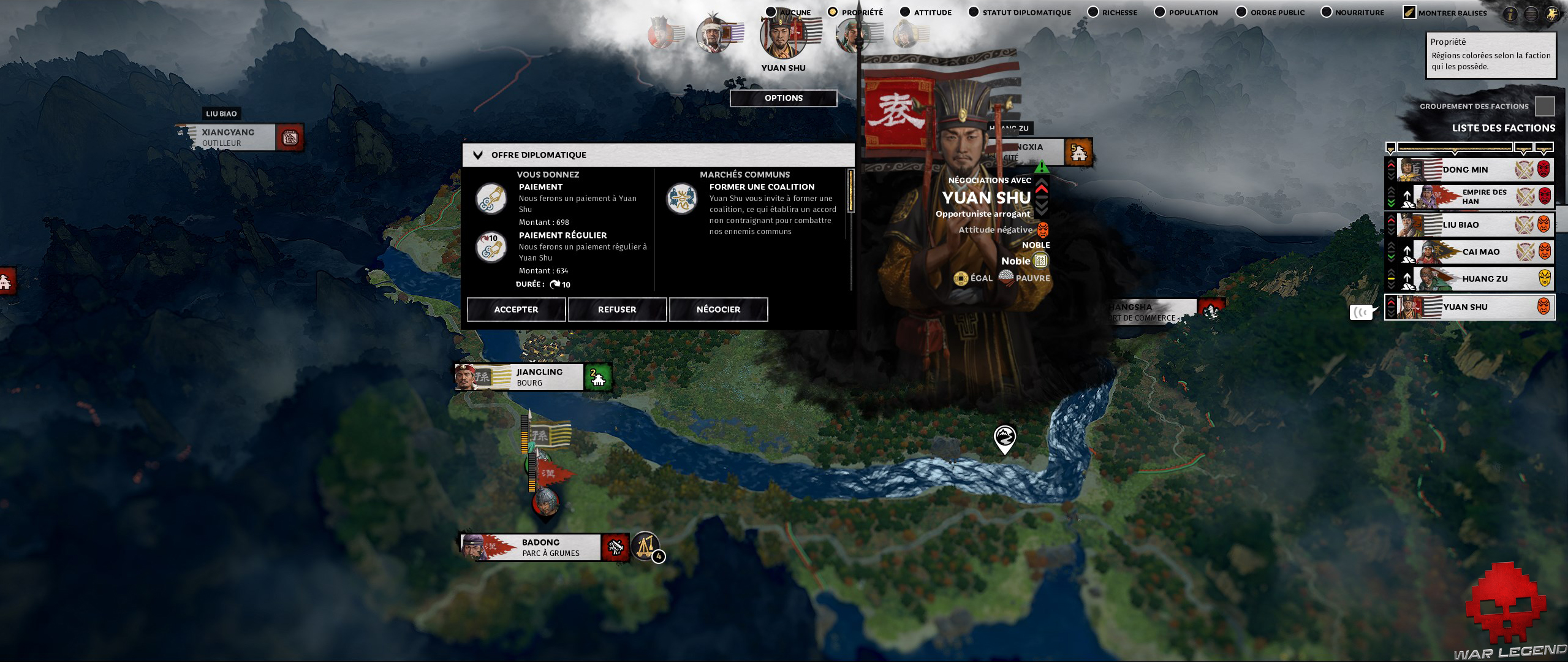1568x662 pixels.
Task: Click NÉGOCIER to renegotiate the deal
Action: (x=718, y=309)
